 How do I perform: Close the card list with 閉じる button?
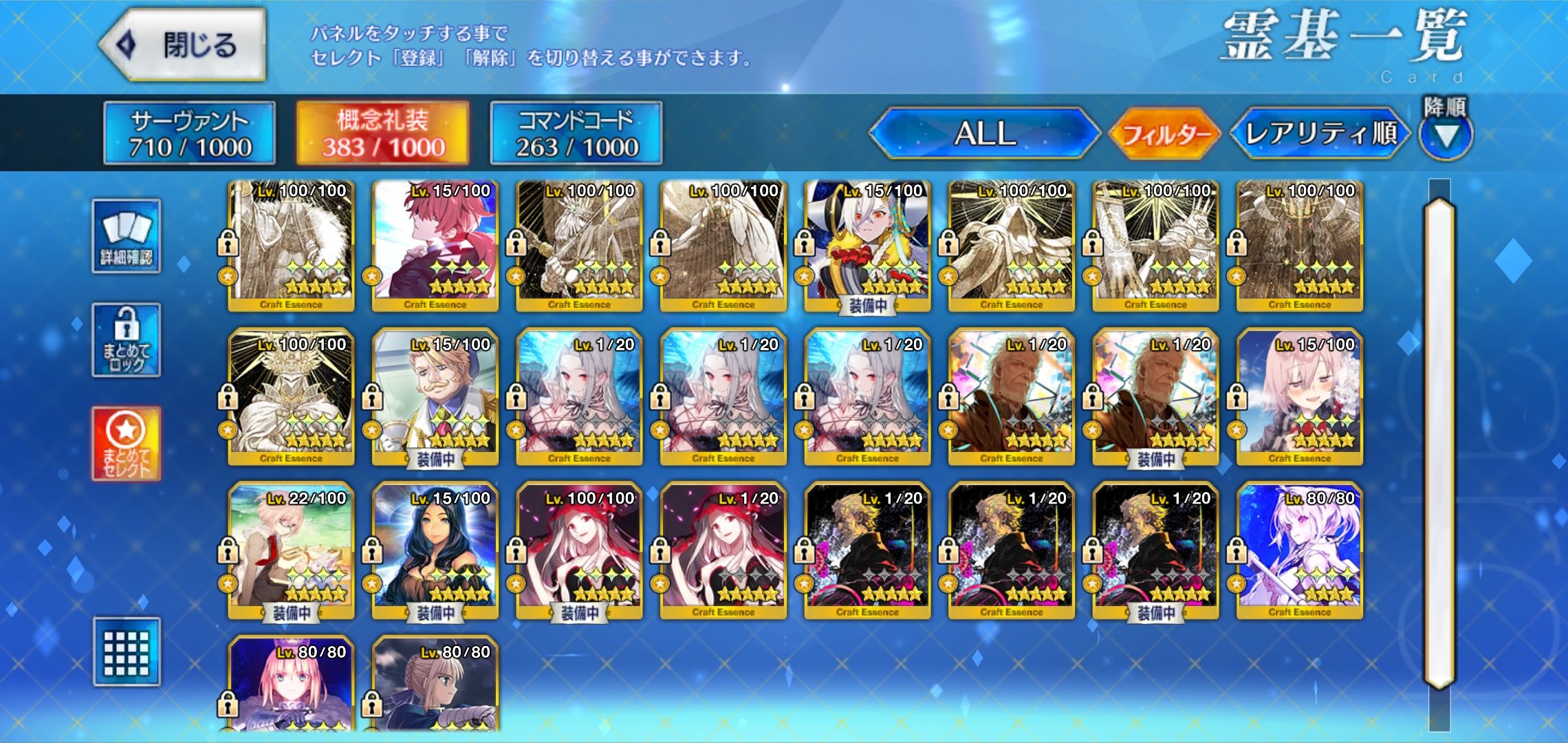click(x=183, y=45)
